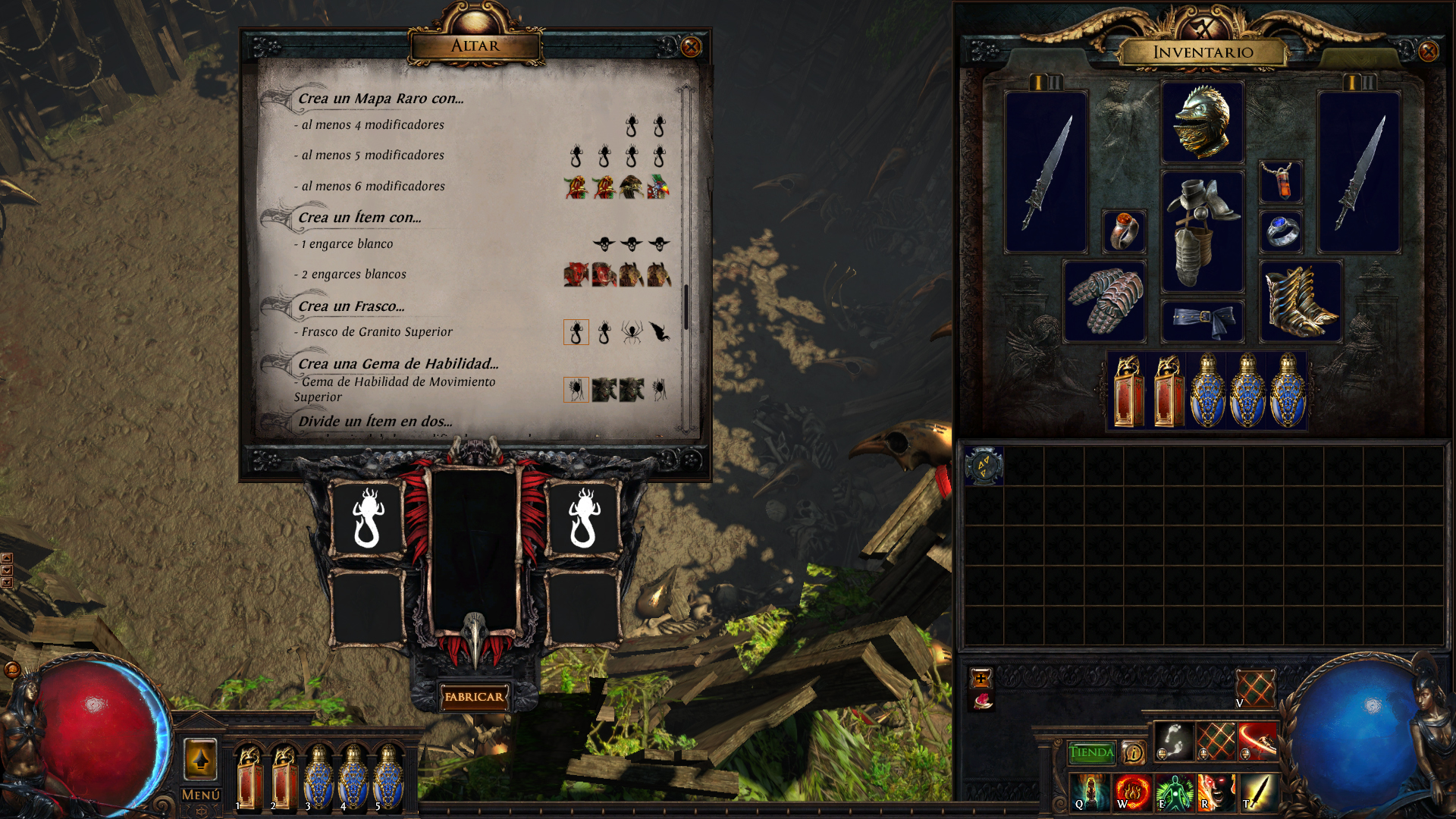Select the equipped body armour slot
Screen dimensions: 1456x819
(x=1202, y=231)
